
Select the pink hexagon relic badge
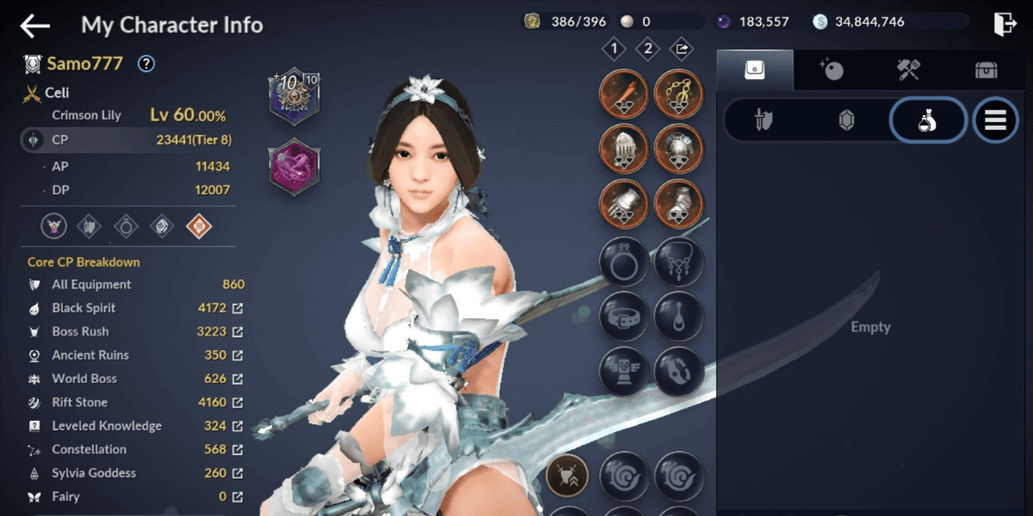294,167
